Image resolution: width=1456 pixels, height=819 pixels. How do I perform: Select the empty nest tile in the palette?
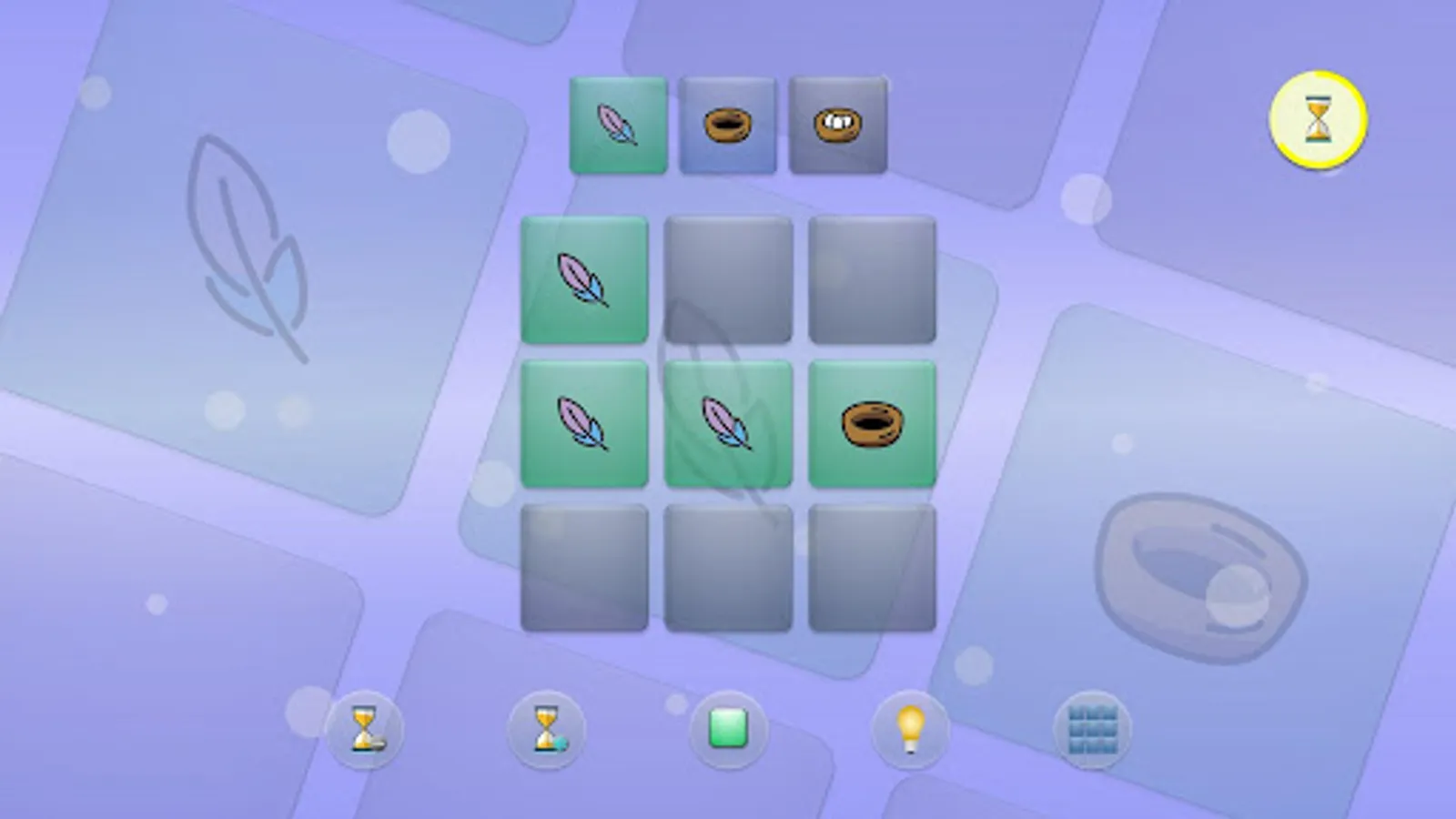(x=728, y=123)
